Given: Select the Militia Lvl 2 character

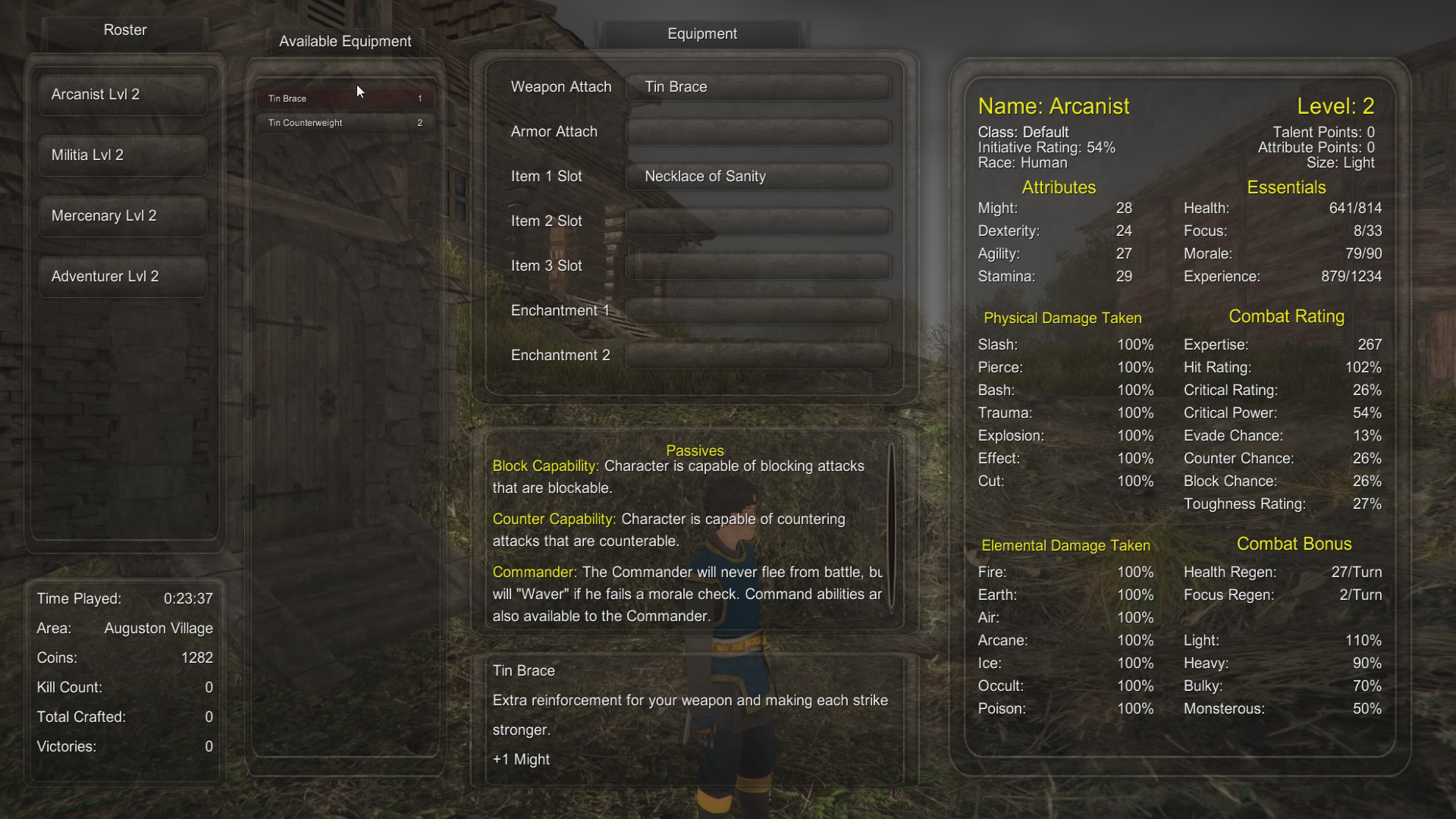Looking at the screenshot, I should point(122,155).
